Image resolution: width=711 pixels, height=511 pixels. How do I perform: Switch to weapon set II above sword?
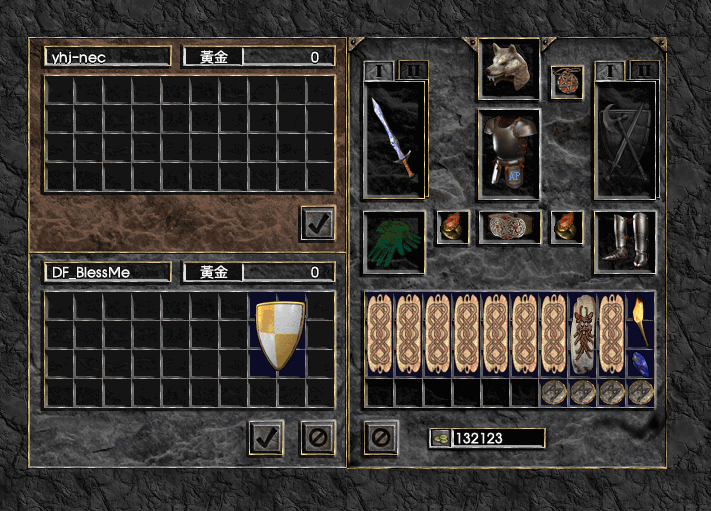(x=414, y=70)
